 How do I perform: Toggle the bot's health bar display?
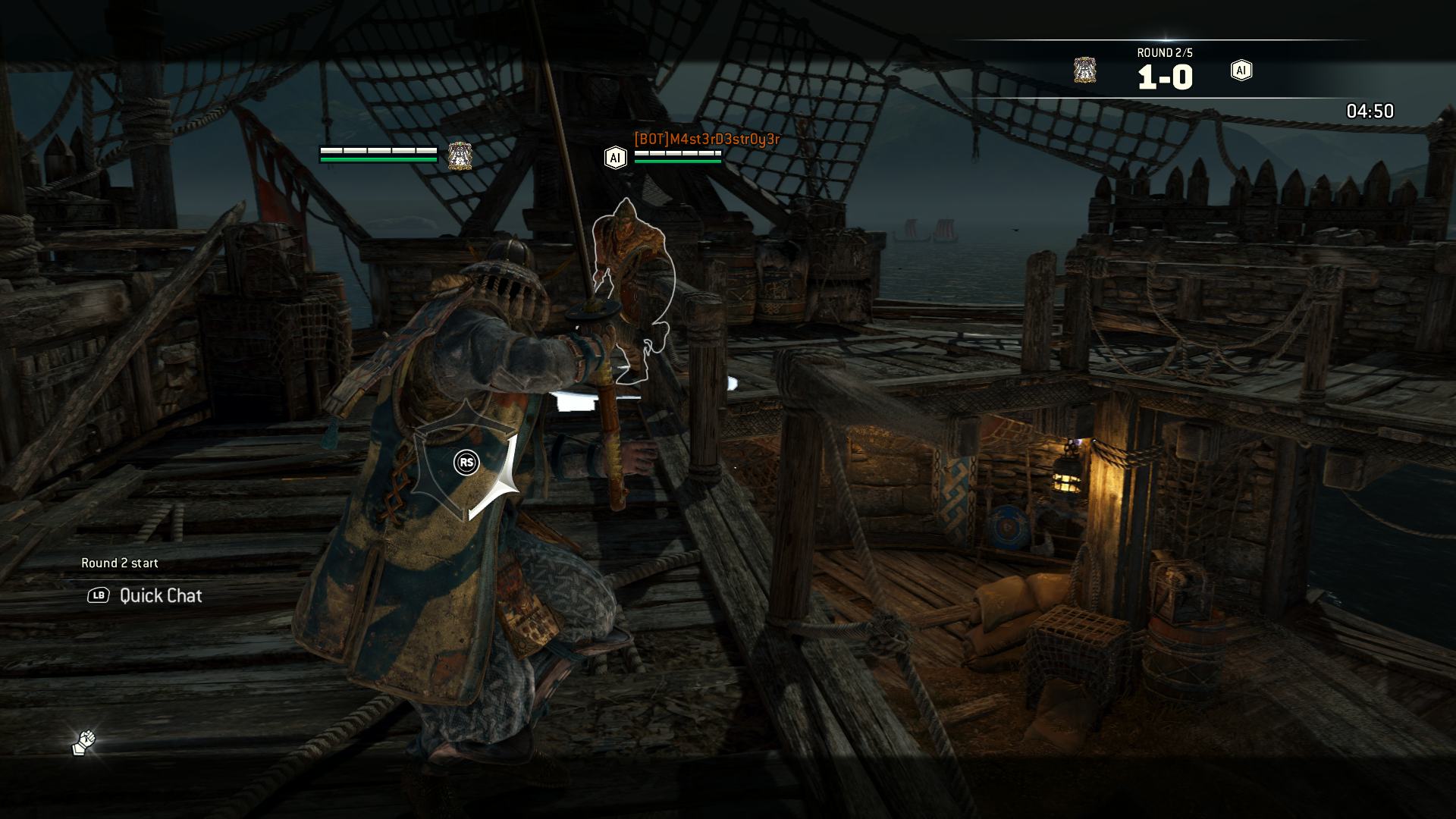677,162
